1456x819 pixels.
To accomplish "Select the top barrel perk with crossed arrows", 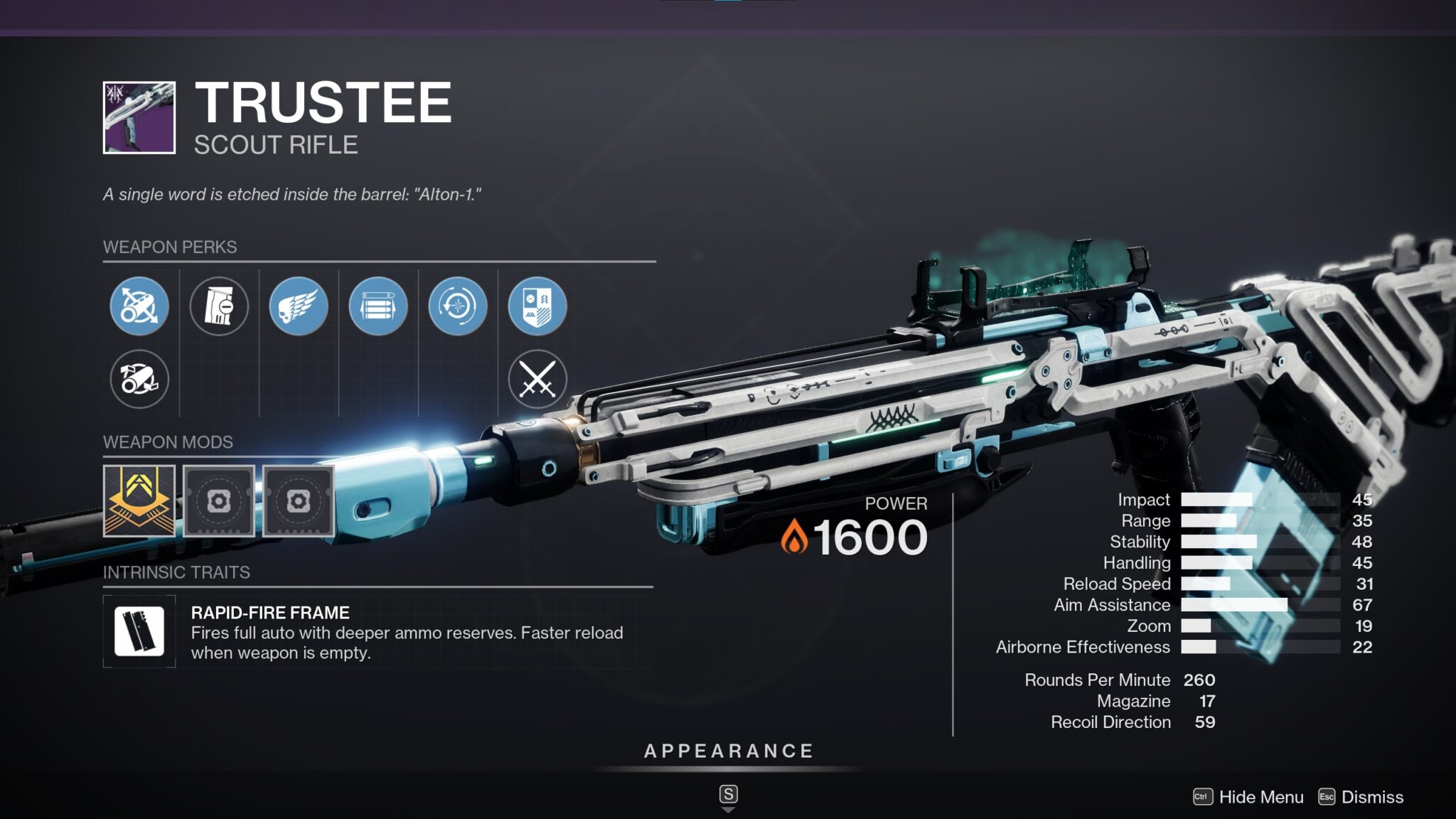I will [139, 306].
